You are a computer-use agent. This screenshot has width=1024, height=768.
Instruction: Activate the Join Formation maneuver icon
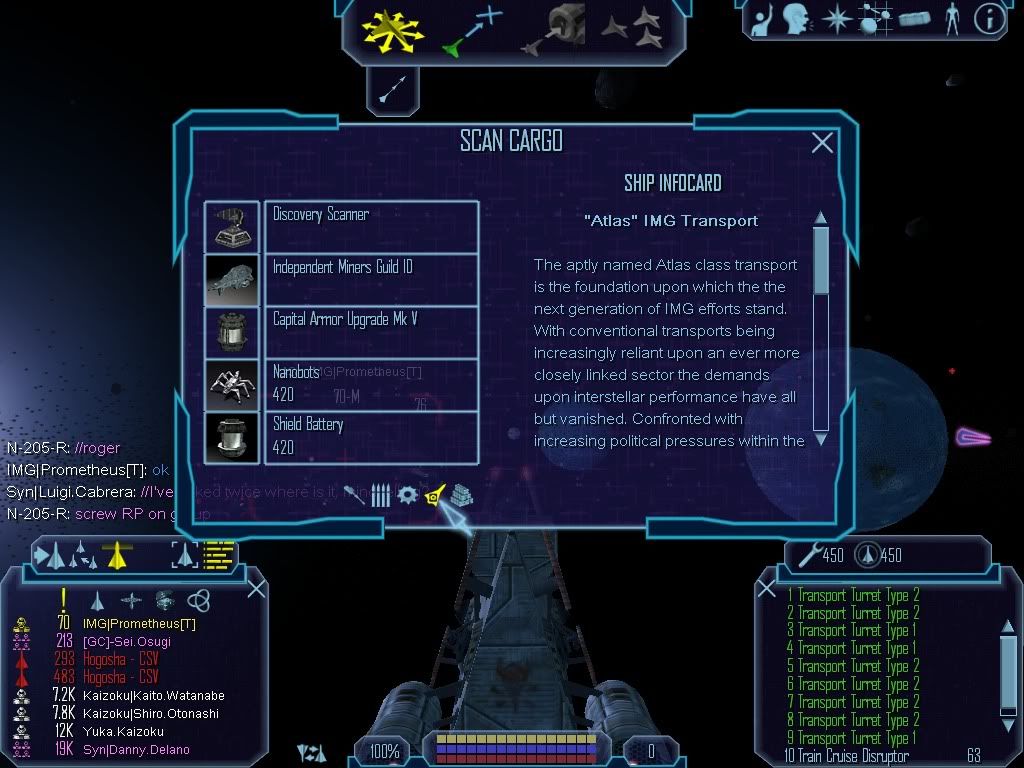631,28
